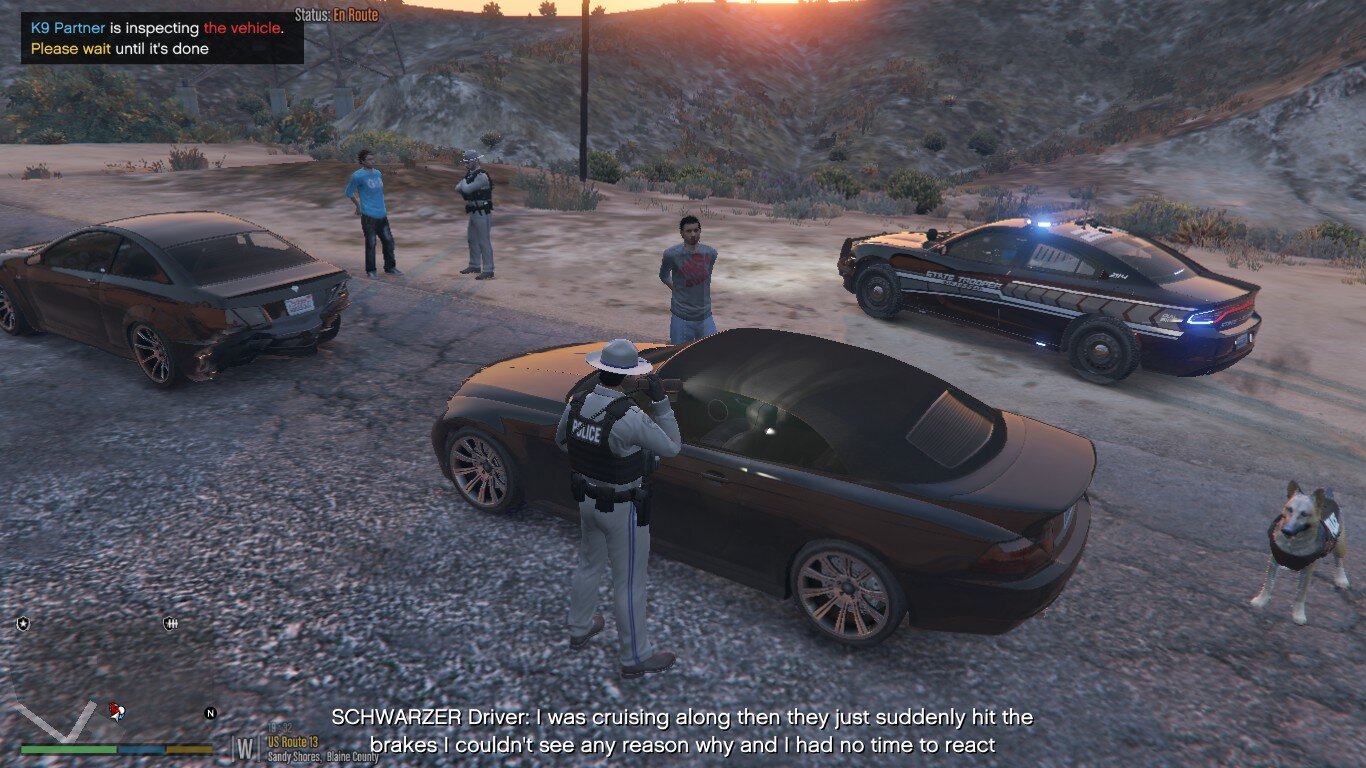
Task: Select the jail bars station blip on minimap
Action: click(x=170, y=624)
